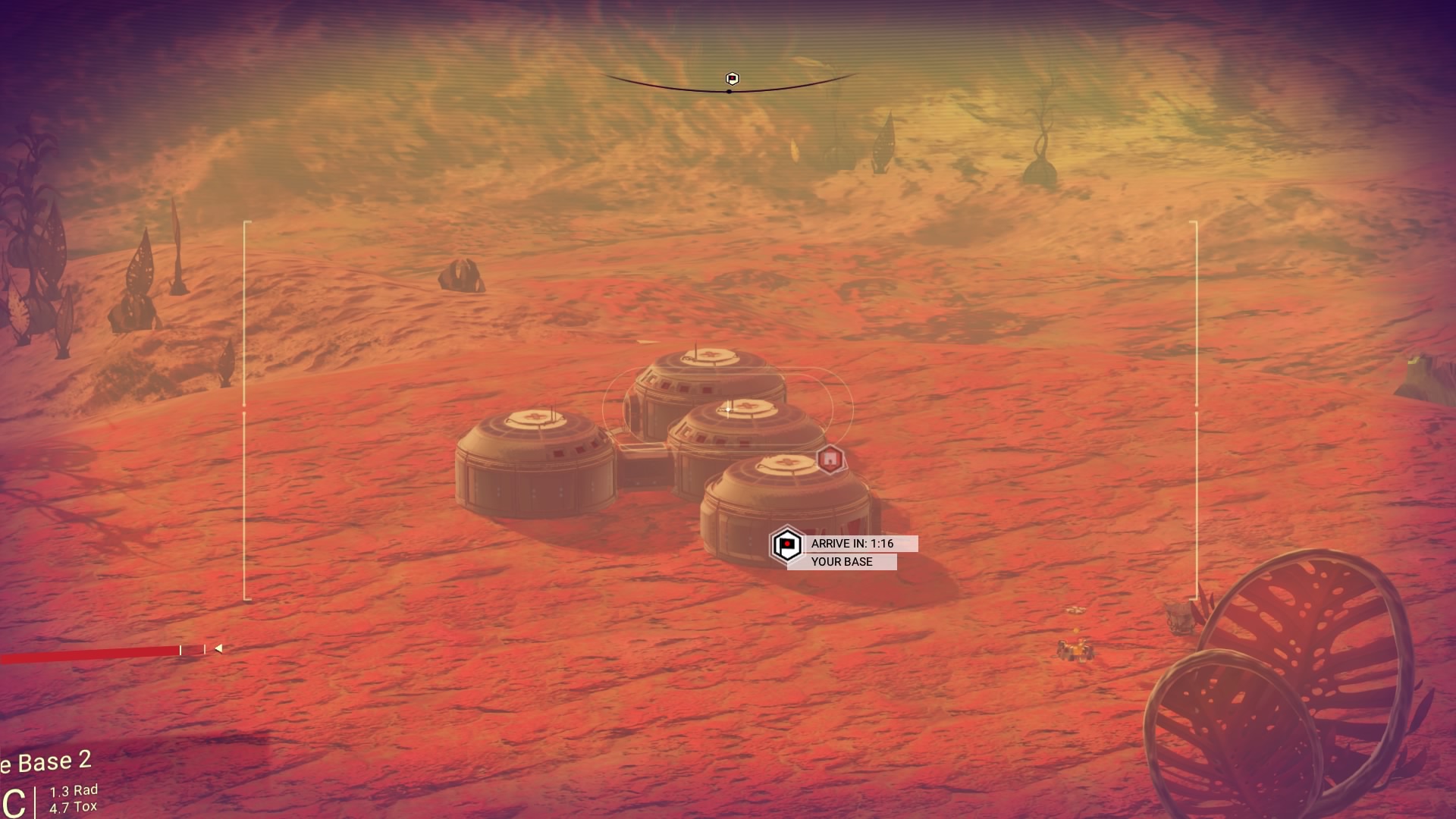Select the Your Base waypoint flag icon
1456x819 pixels.
coord(786,544)
